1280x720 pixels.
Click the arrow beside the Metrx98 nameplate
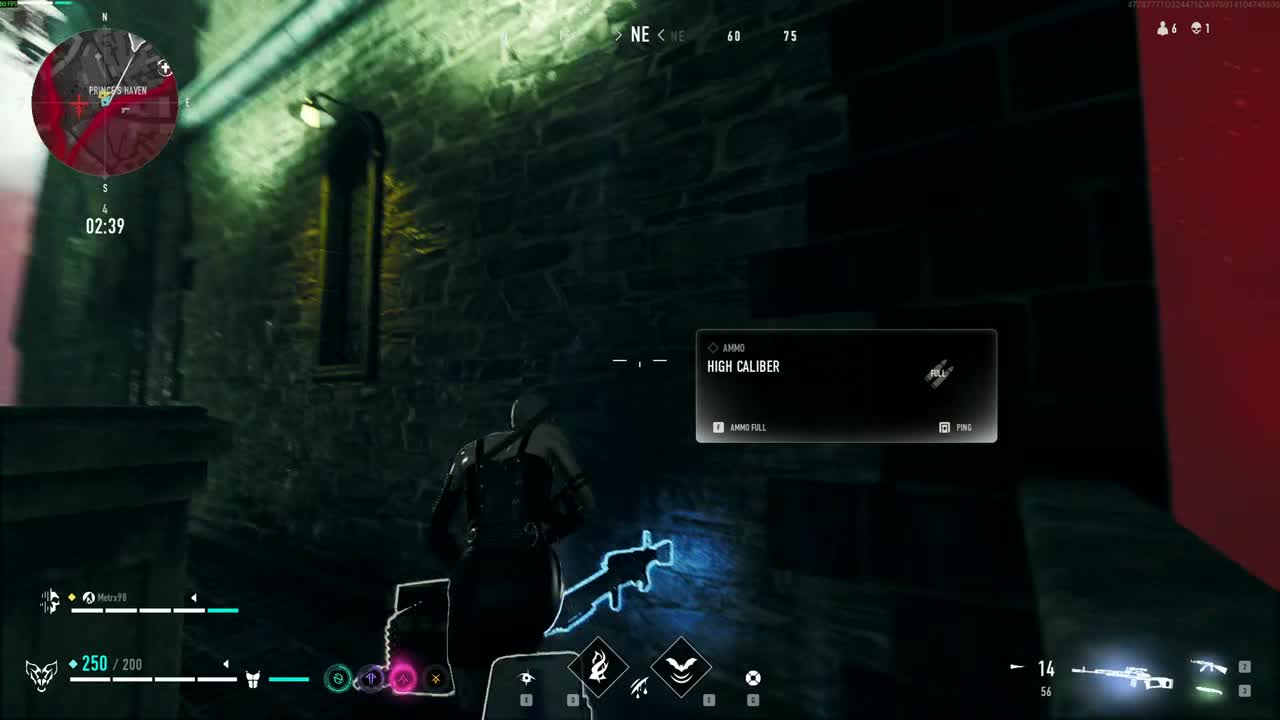pos(194,597)
